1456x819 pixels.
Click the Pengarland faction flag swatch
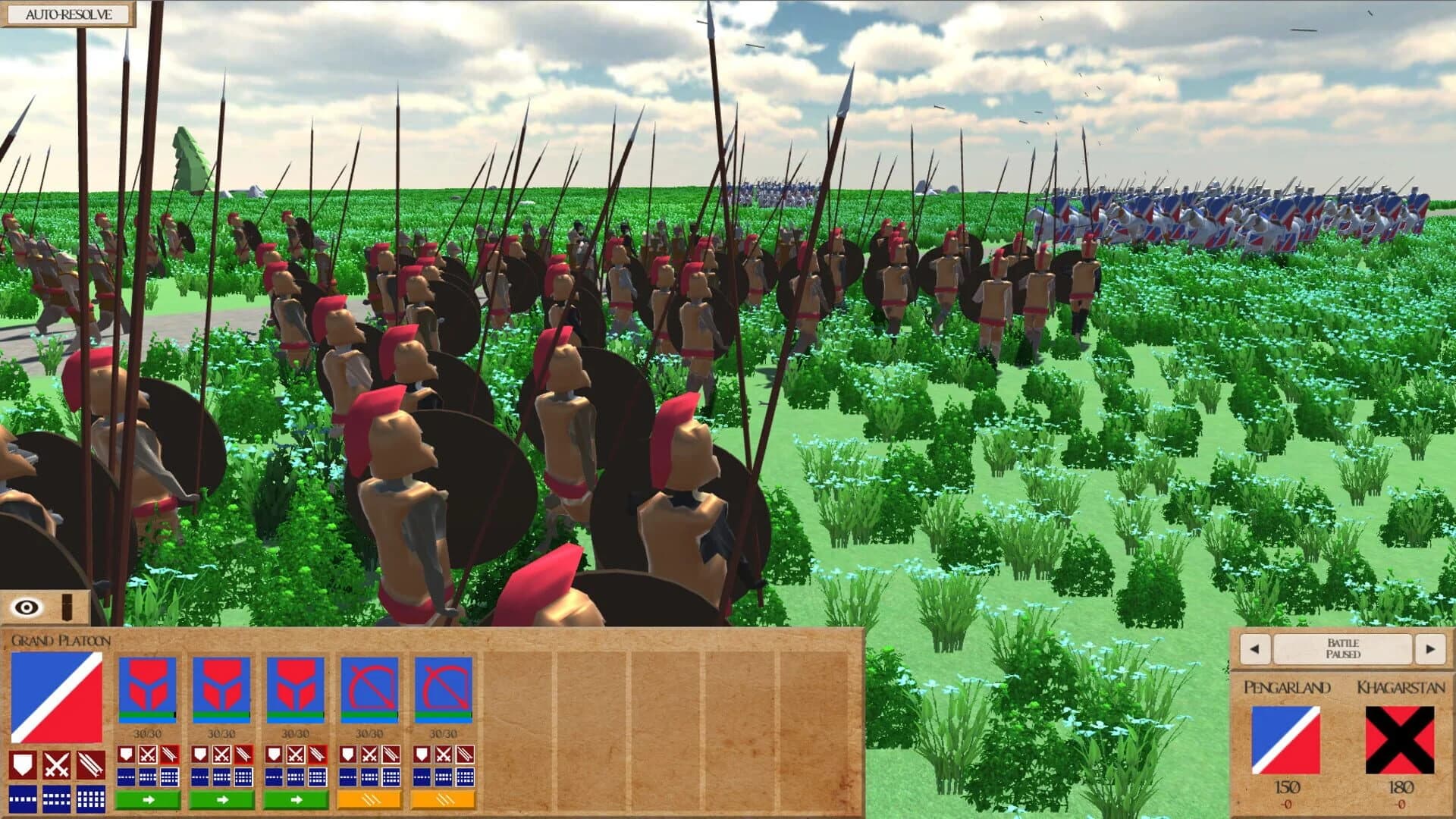click(1285, 741)
